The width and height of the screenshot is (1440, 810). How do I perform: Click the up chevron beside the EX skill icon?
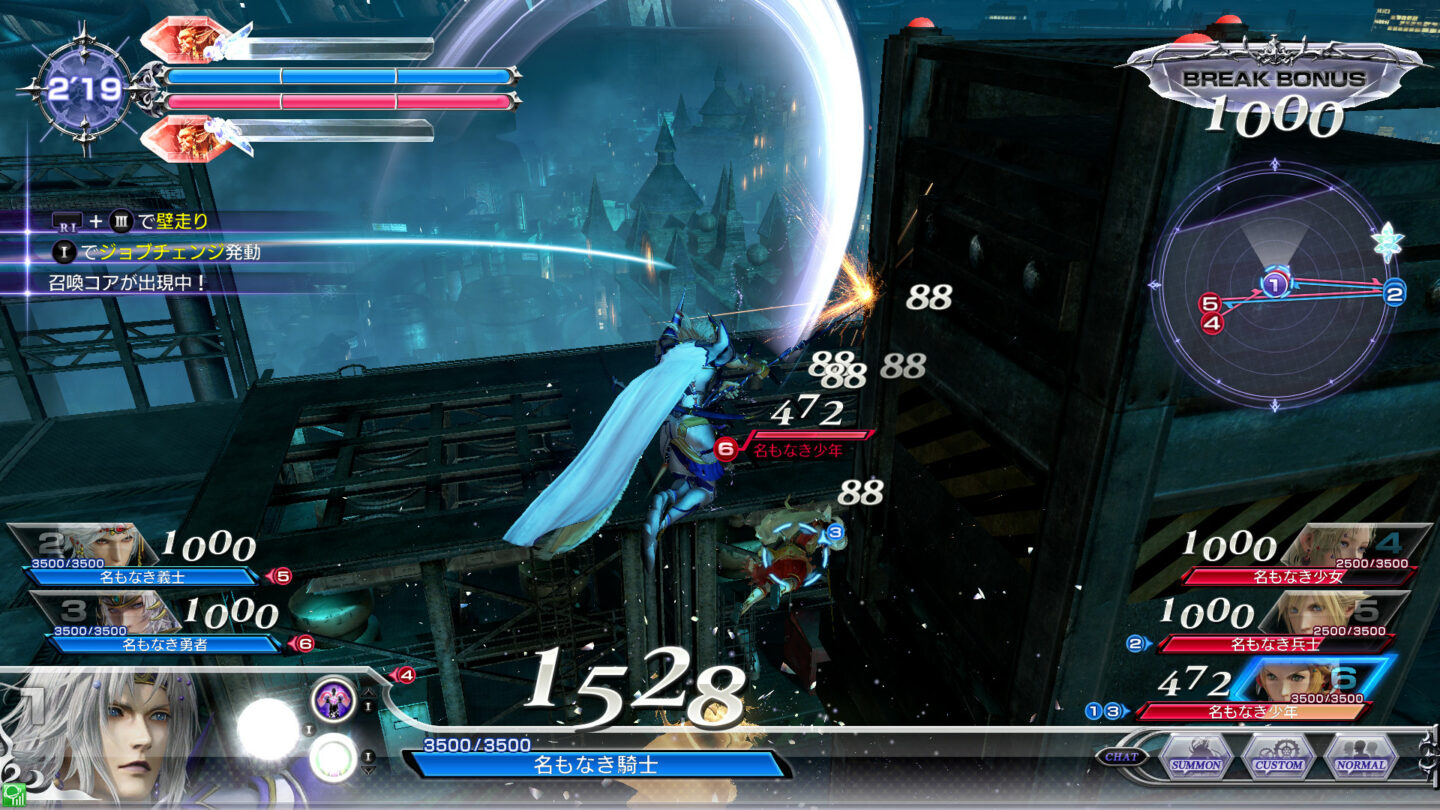[368, 692]
